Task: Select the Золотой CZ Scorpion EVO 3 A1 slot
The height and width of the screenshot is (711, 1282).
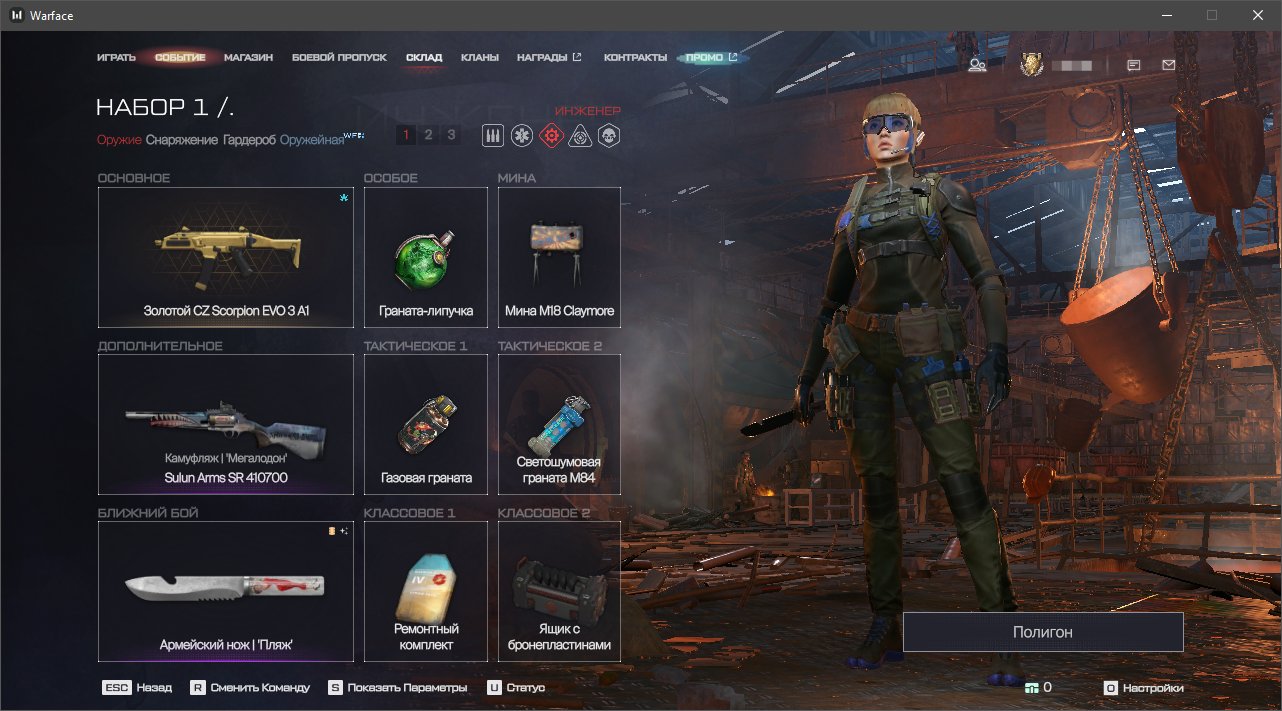Action: pyautogui.click(x=226, y=257)
